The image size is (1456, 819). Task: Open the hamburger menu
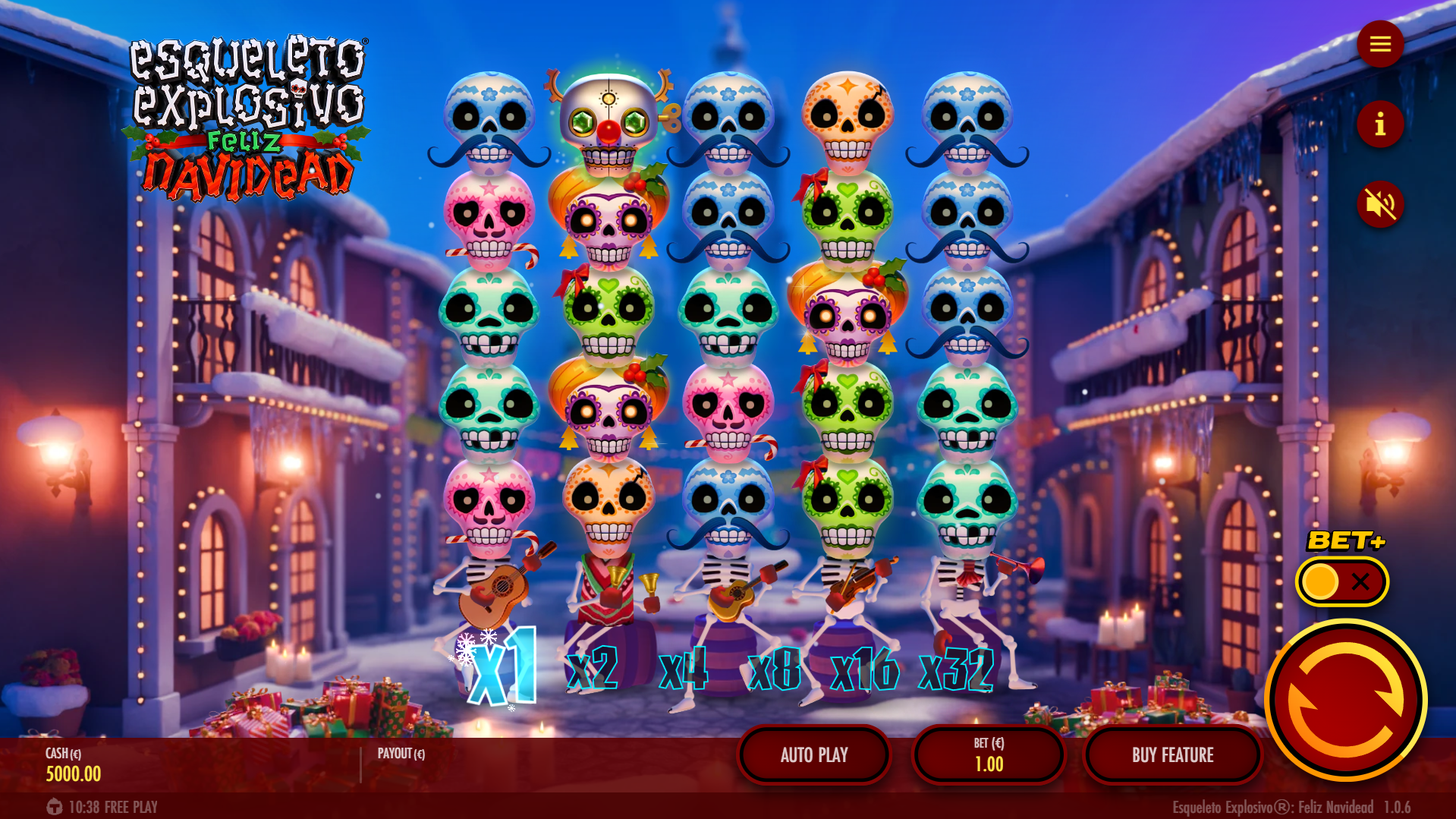click(1379, 44)
